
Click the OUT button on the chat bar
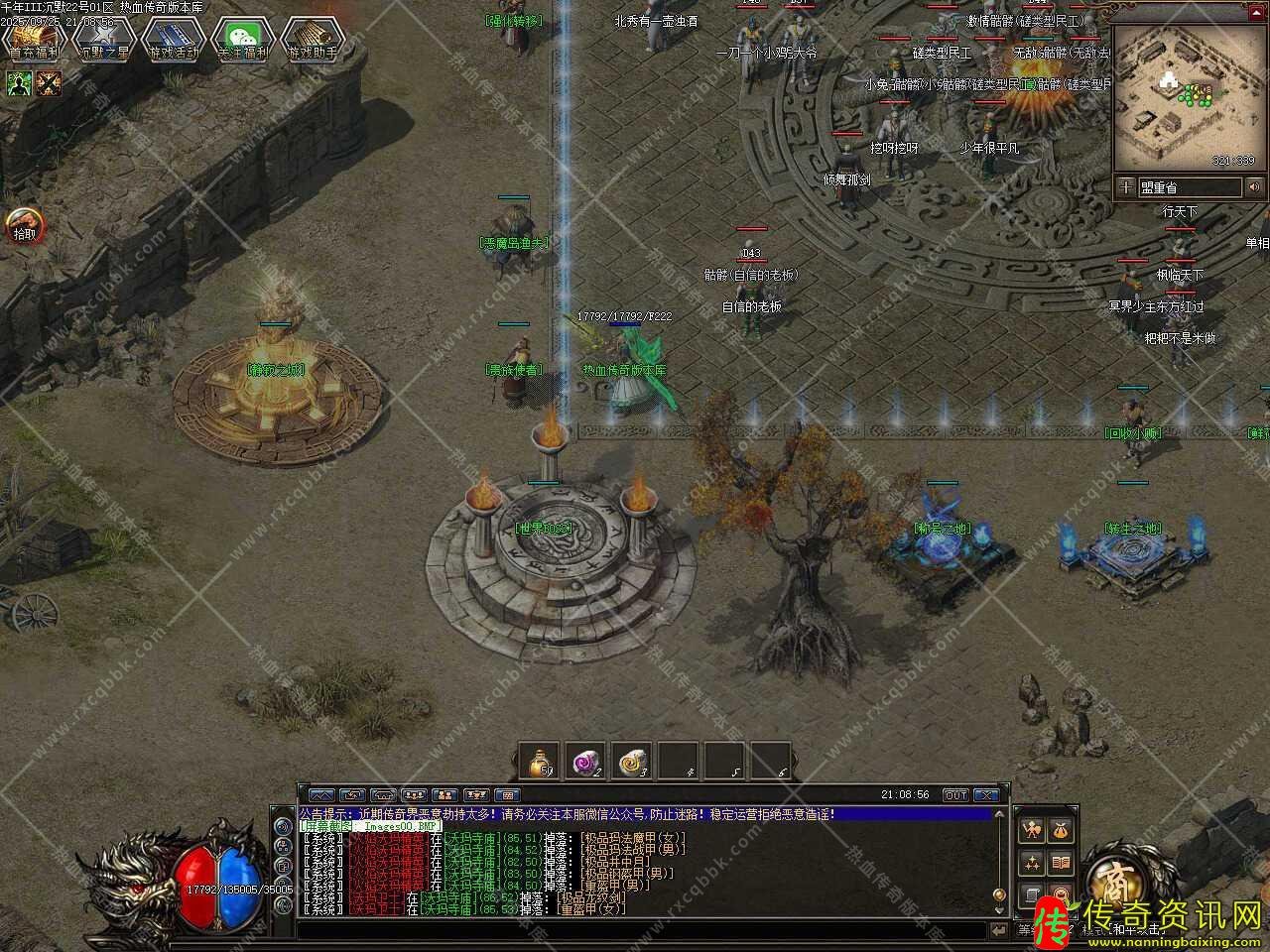(954, 795)
